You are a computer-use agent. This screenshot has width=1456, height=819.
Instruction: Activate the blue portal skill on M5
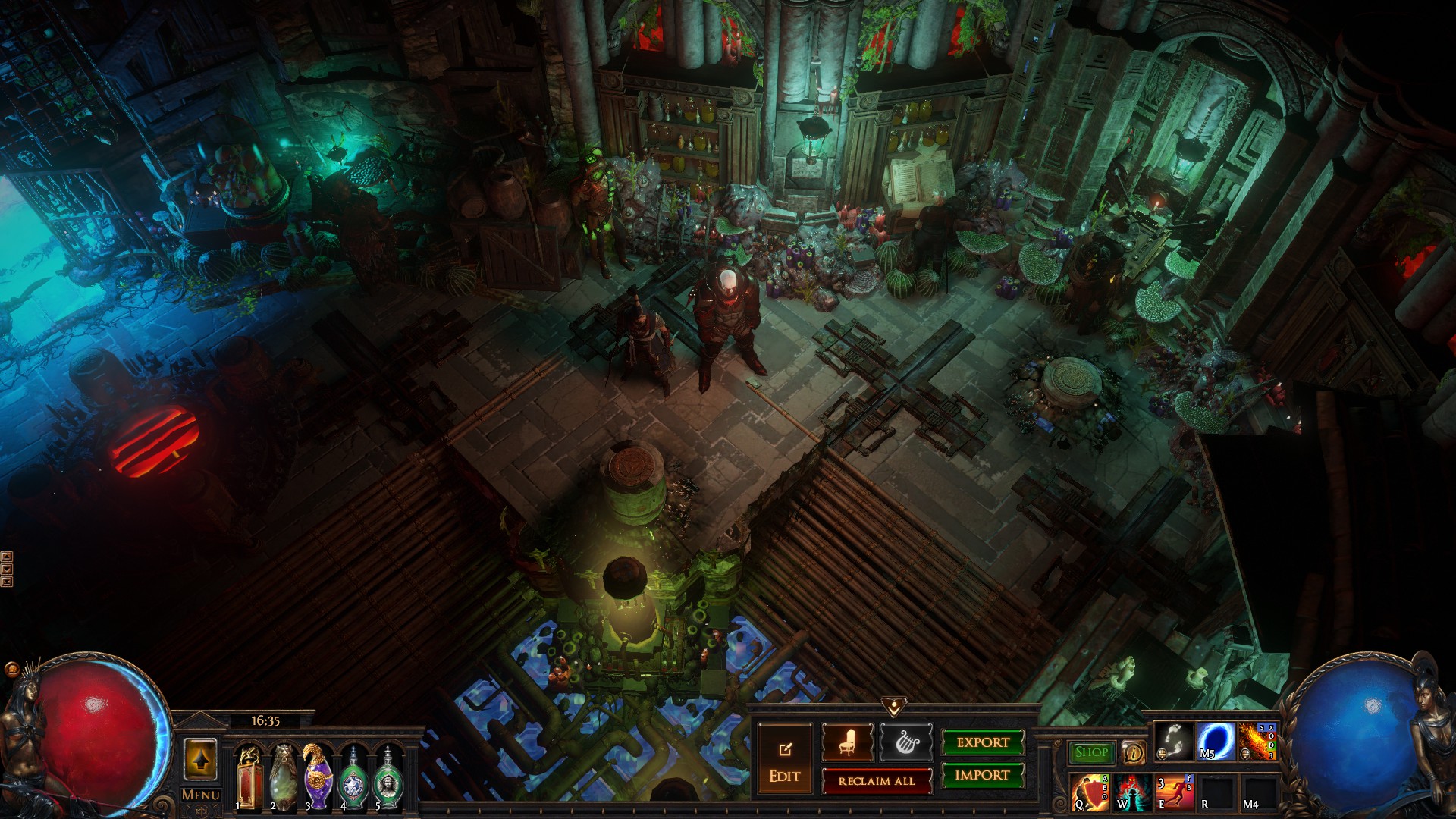click(x=1216, y=742)
